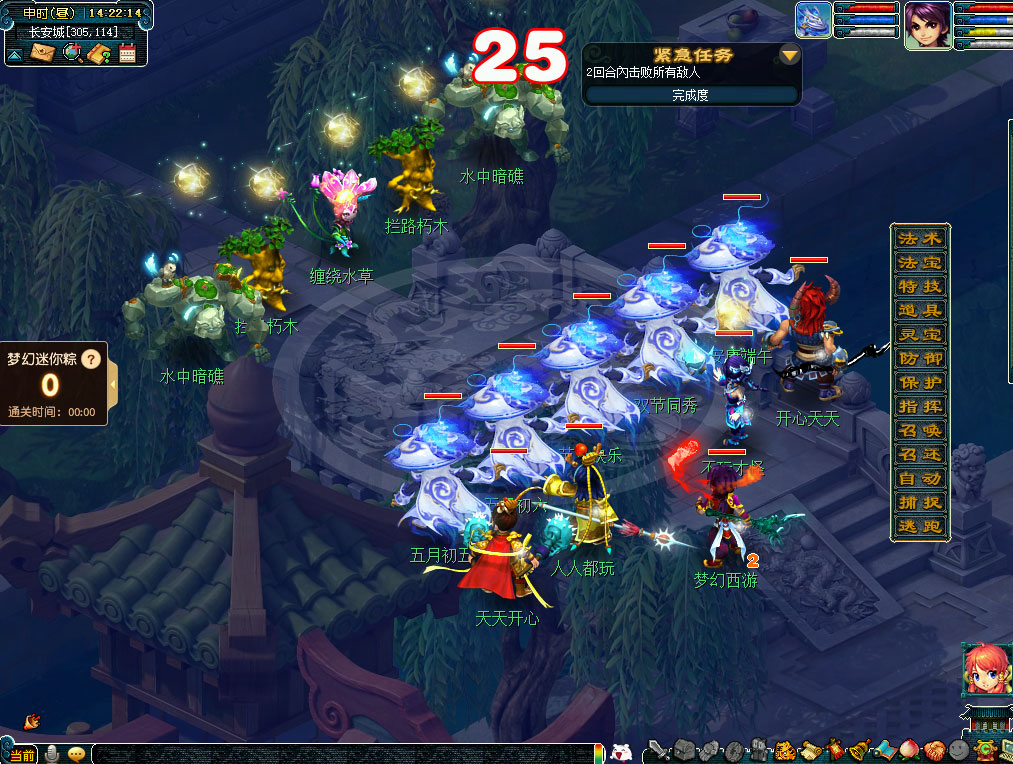Open the 道具 items command
Image resolution: width=1013 pixels, height=764 pixels.
(x=920, y=311)
